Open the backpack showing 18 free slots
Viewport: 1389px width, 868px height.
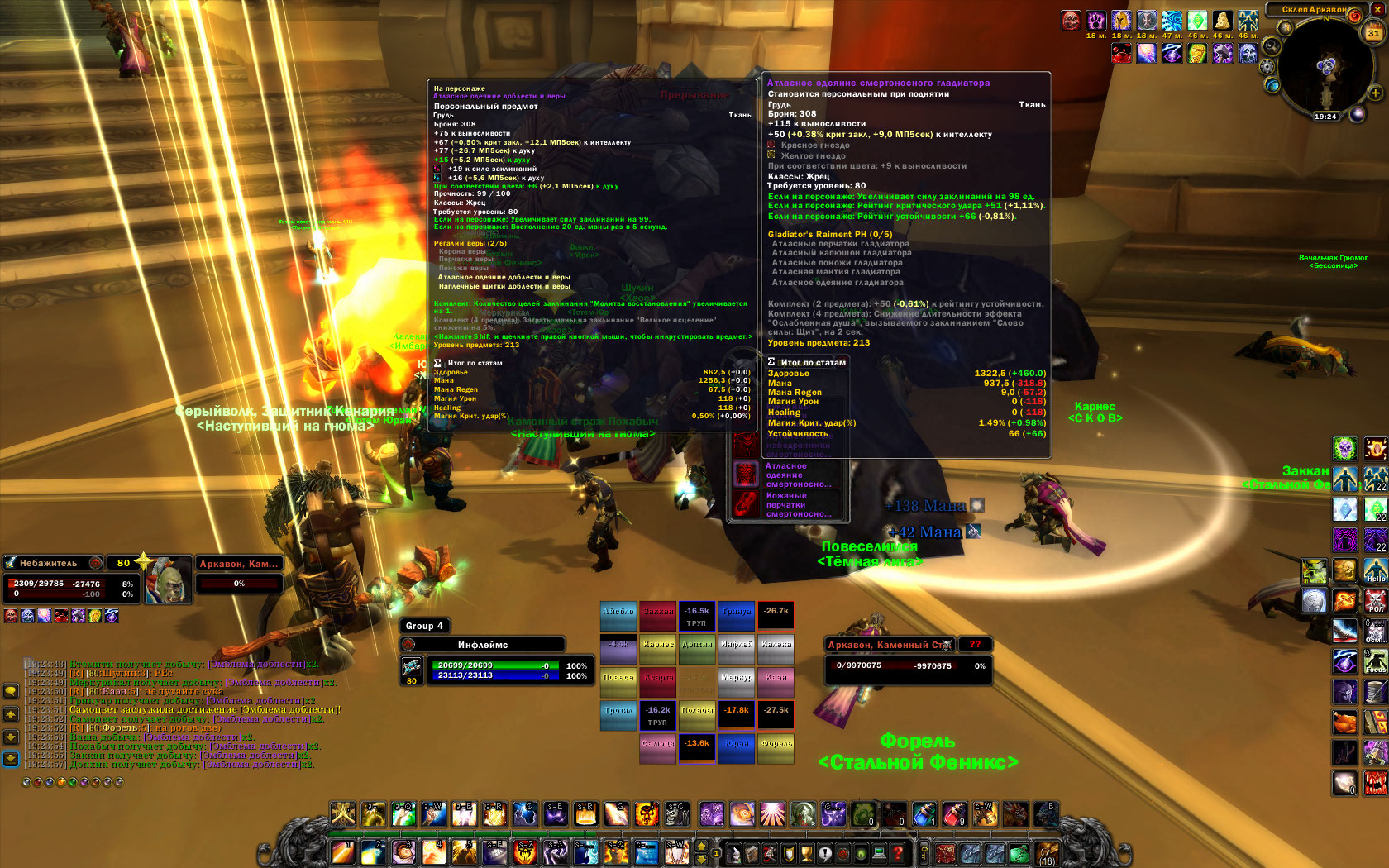click(1047, 853)
